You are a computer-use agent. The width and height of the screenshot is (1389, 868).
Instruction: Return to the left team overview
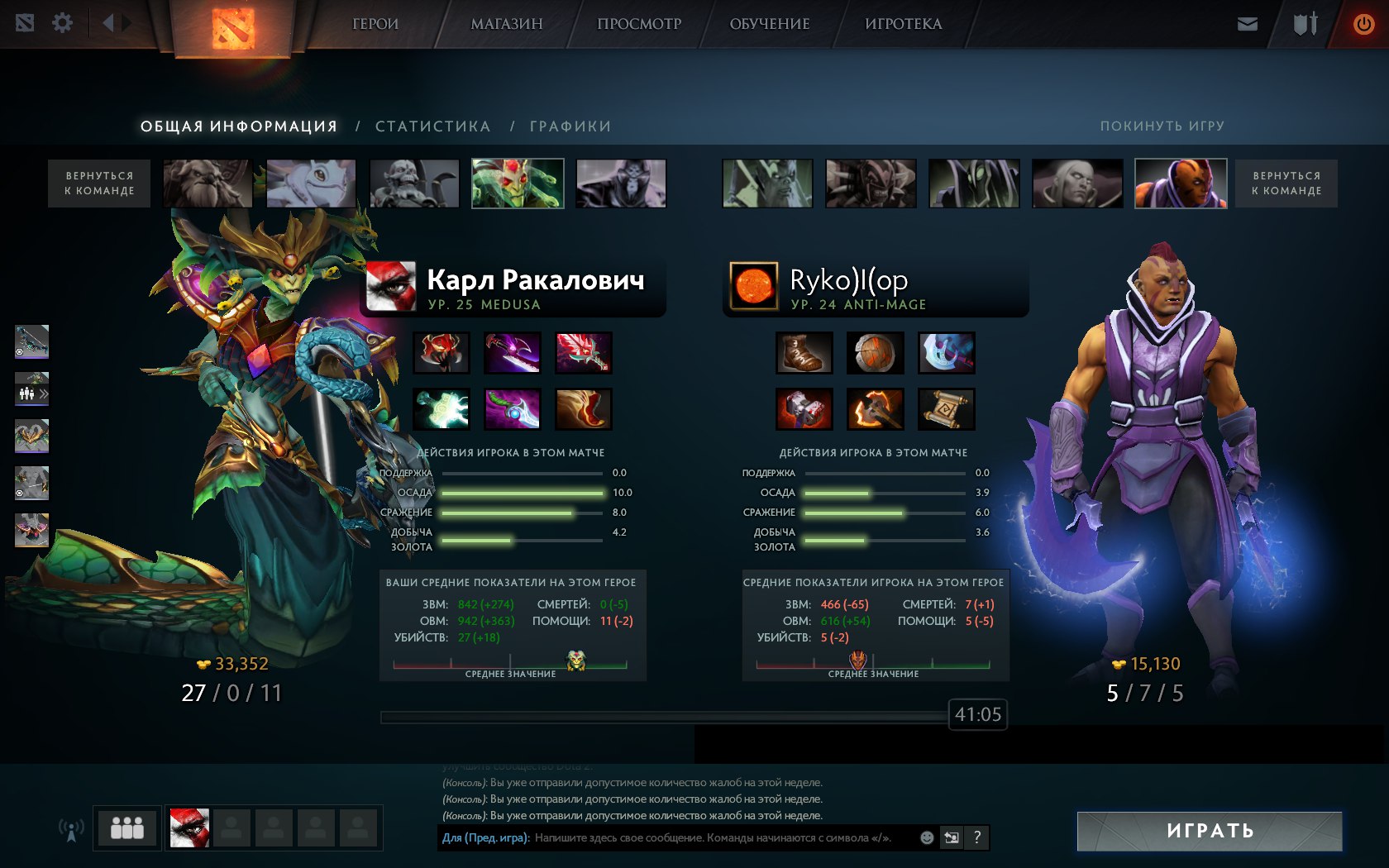(99, 184)
